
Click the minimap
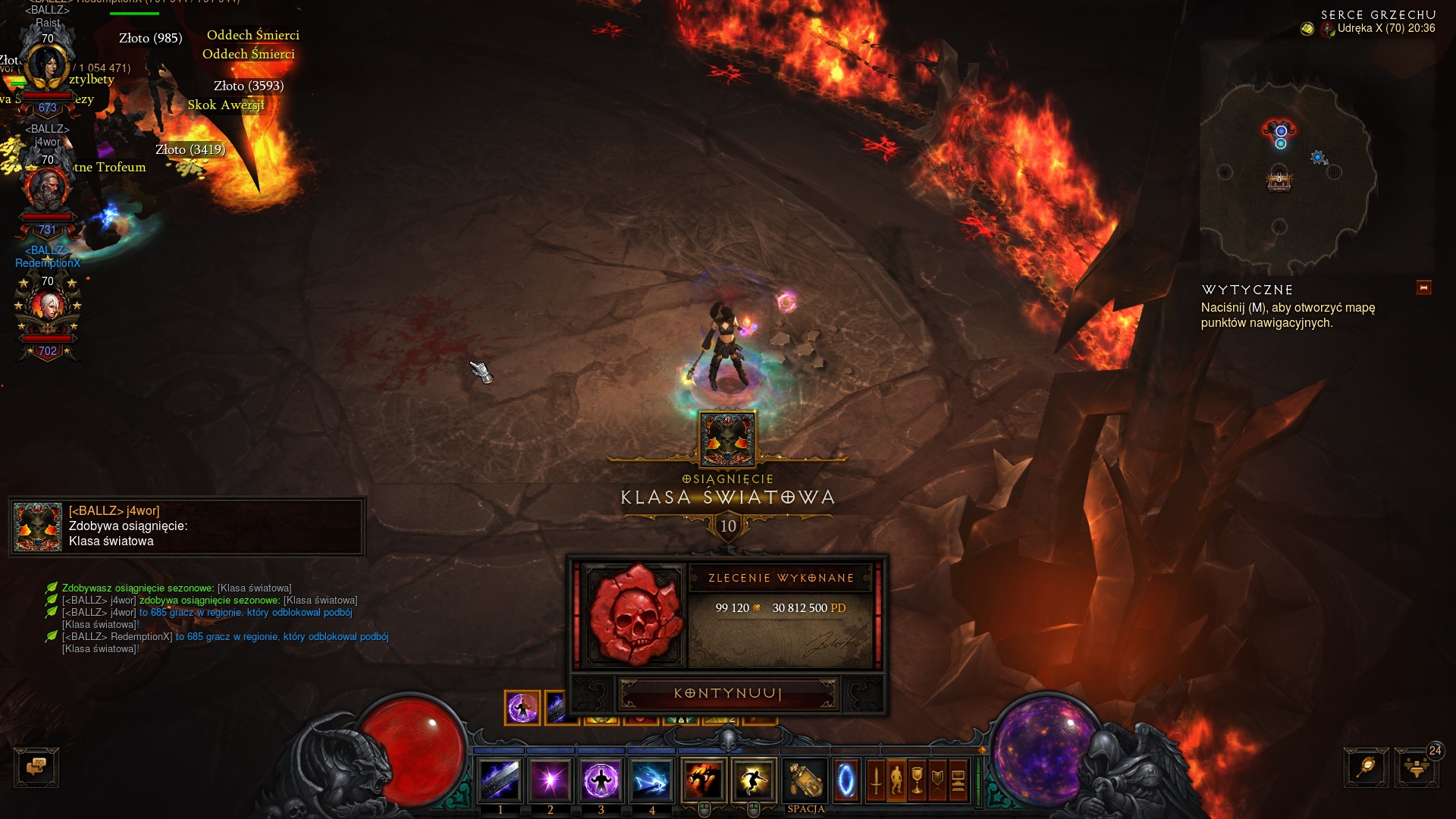1289,174
